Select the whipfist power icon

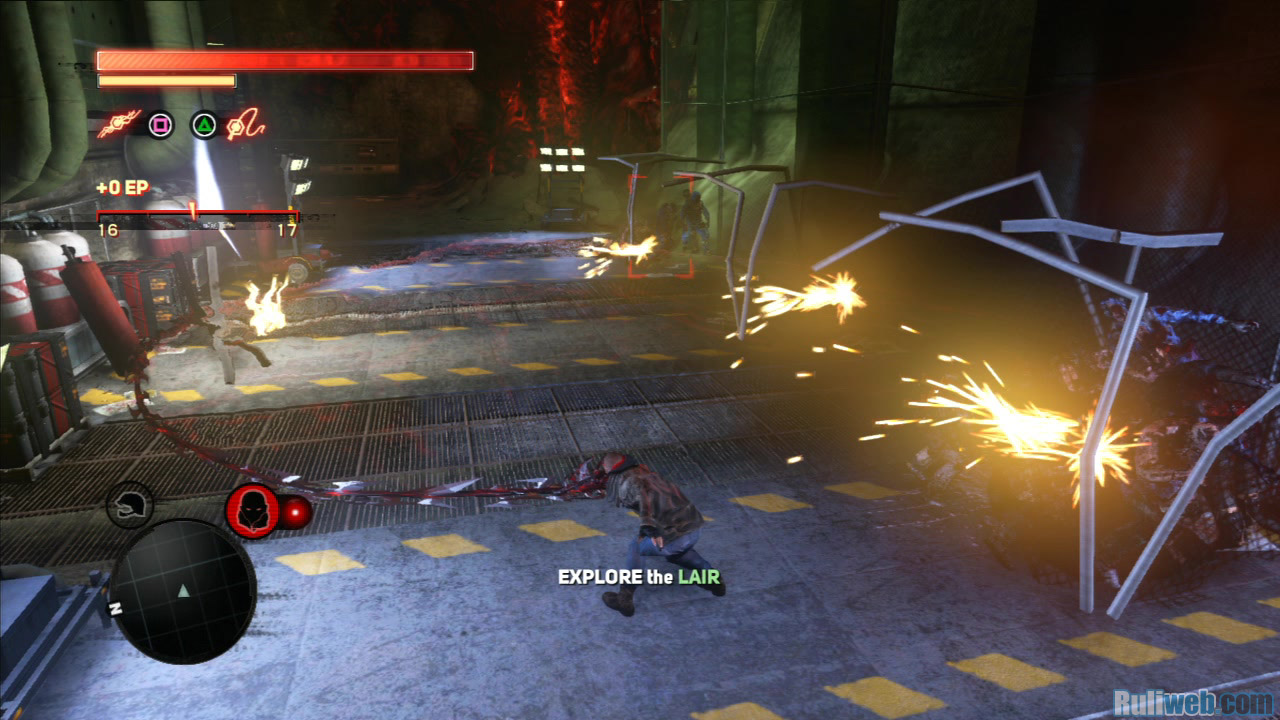tap(245, 125)
